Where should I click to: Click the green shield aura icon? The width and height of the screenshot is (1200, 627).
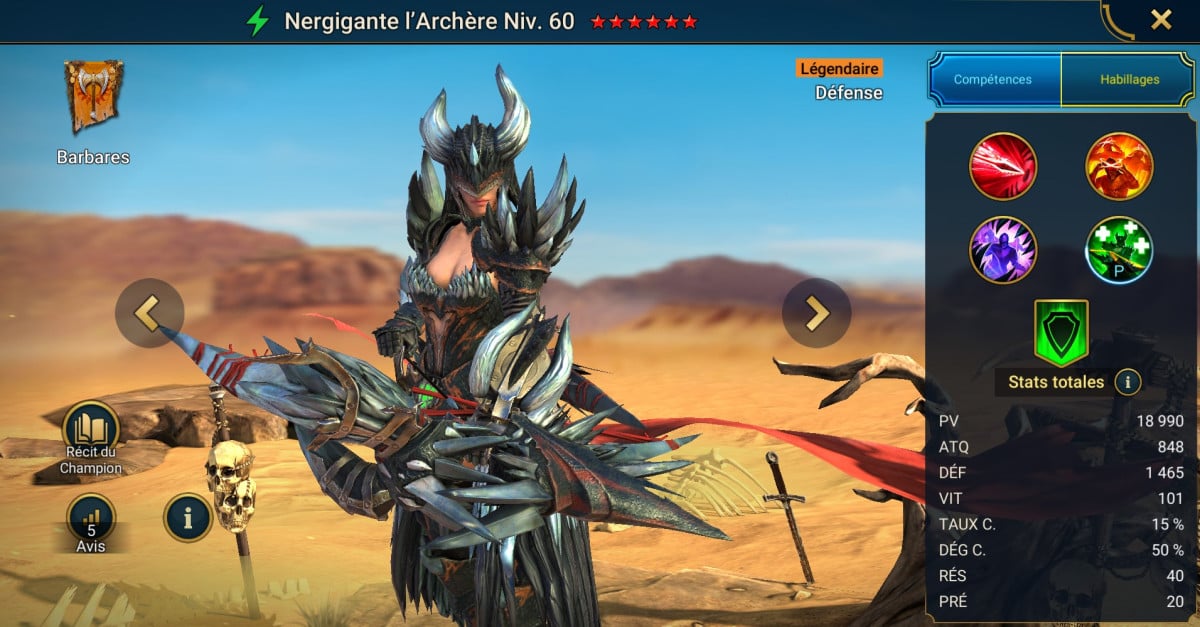pyautogui.click(x=1061, y=332)
